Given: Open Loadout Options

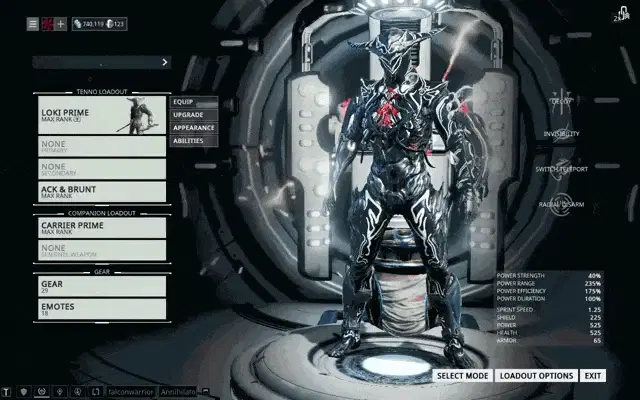Looking at the screenshot, I should click(x=537, y=376).
